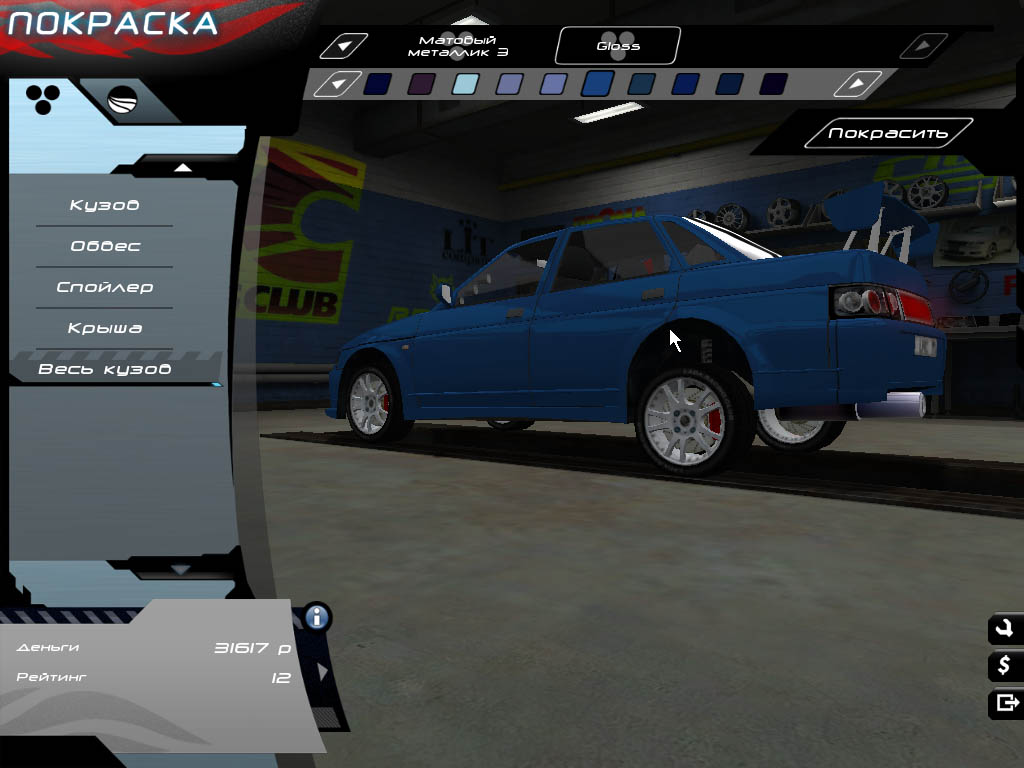This screenshot has width=1024, height=768.
Task: Pick the Крыша paint option
Action: 104,329
